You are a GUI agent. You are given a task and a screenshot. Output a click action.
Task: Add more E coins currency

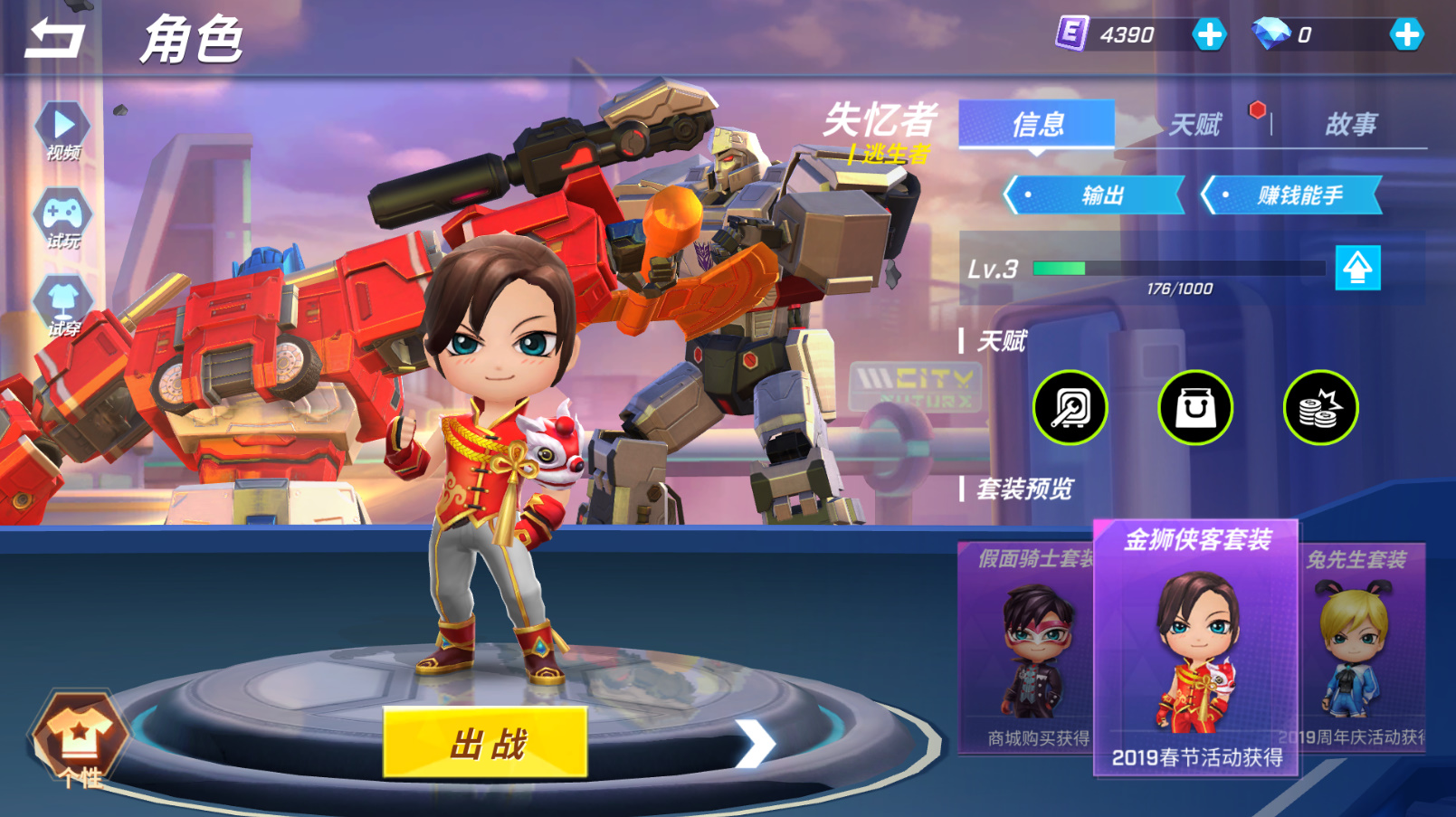(x=1209, y=35)
